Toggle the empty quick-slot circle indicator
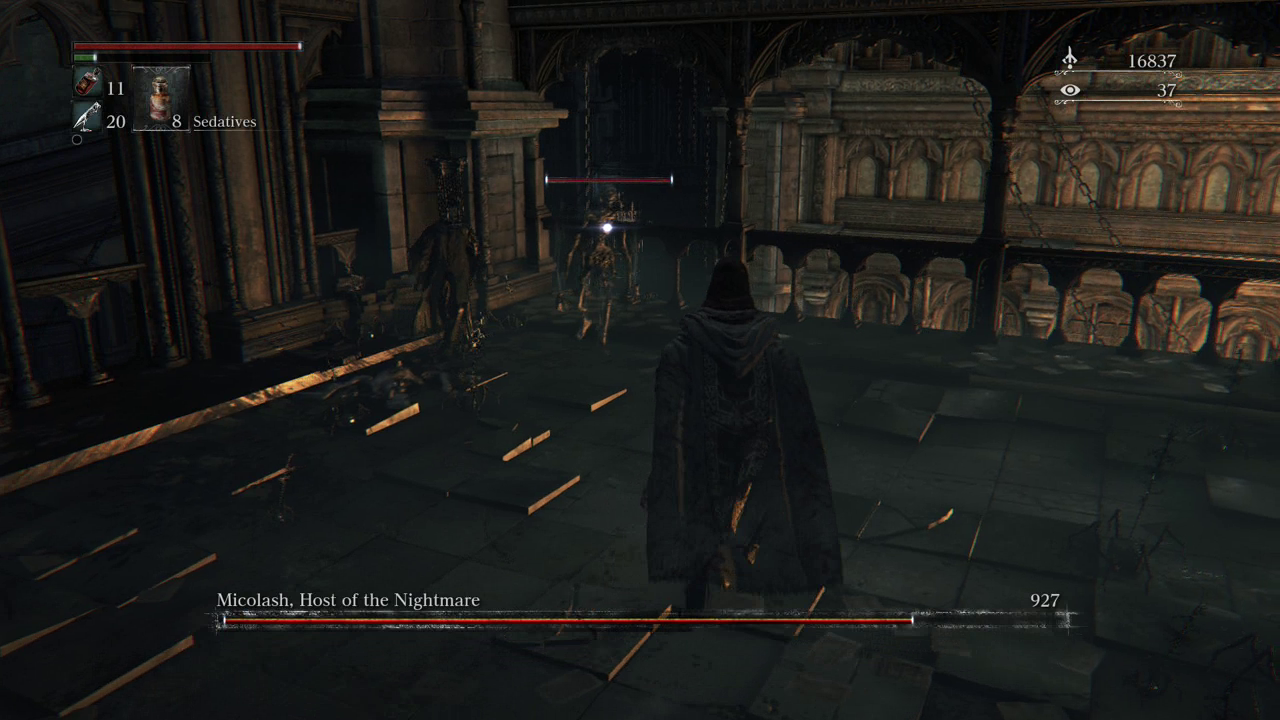 (x=77, y=139)
